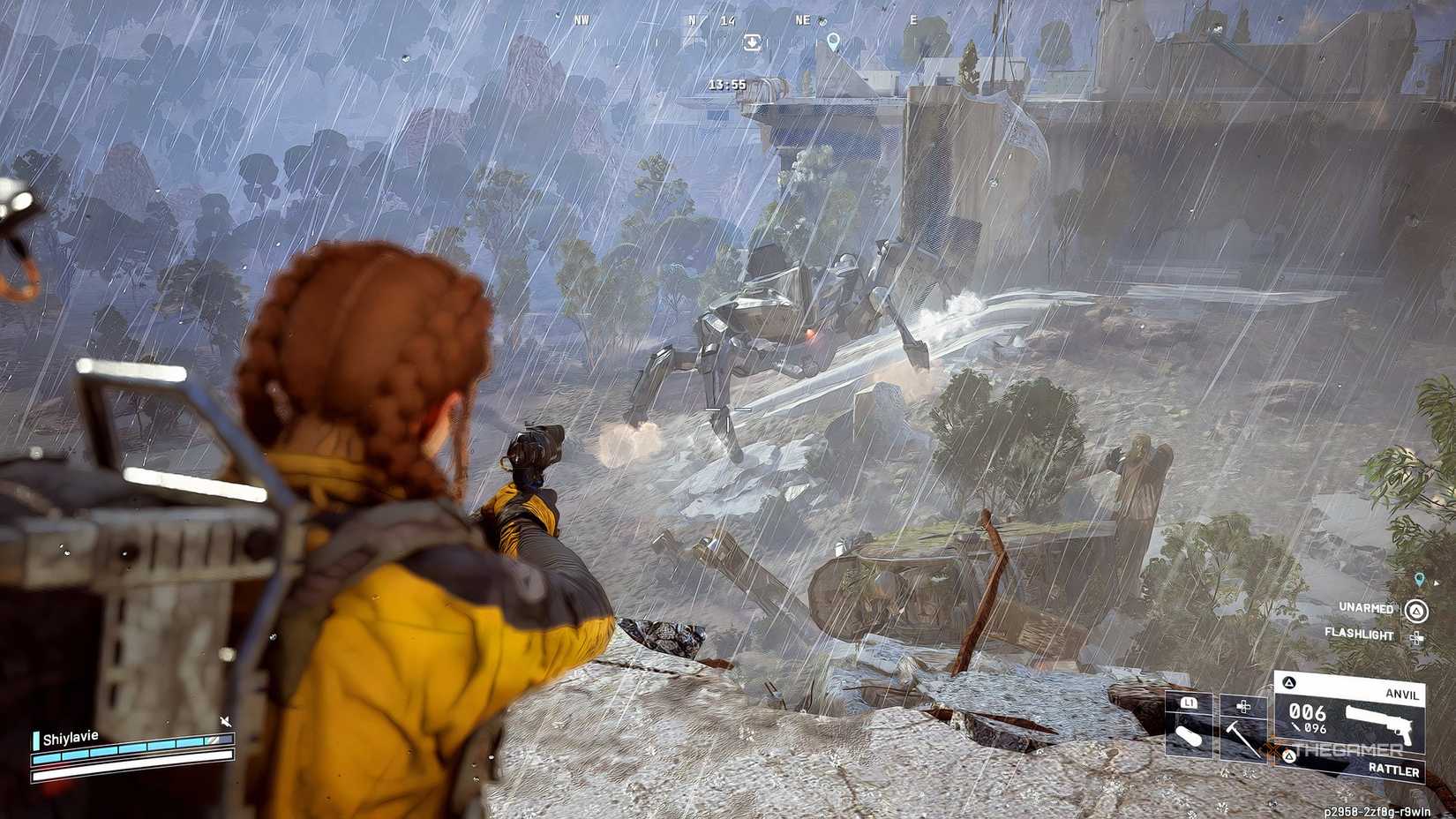The height and width of the screenshot is (819, 1456).
Task: Click the stash marker icon under the compass
Action: click(x=752, y=42)
